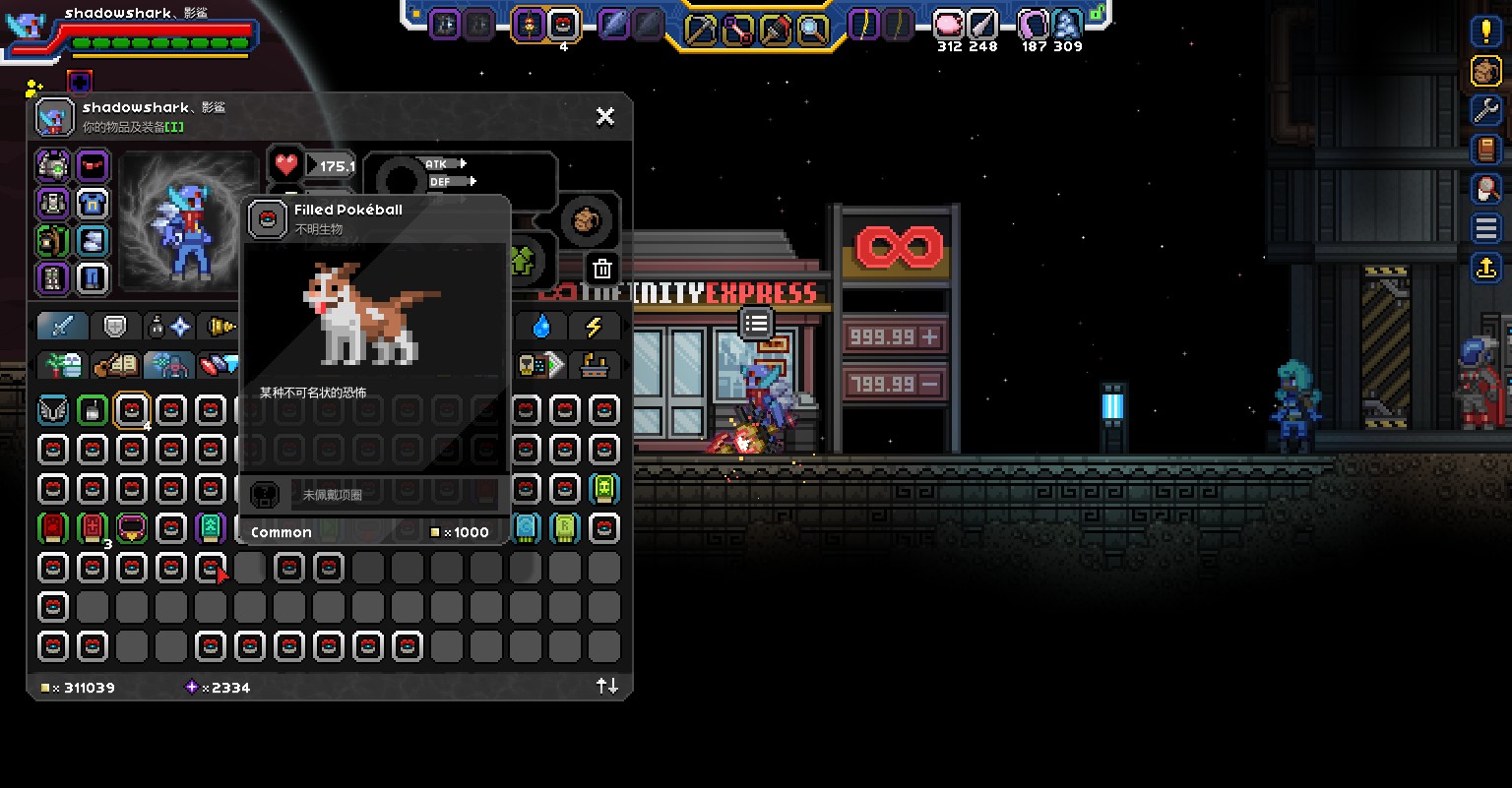This screenshot has height=788, width=1512.
Task: Open the crafting wrench sidebar icon
Action: [1485, 109]
